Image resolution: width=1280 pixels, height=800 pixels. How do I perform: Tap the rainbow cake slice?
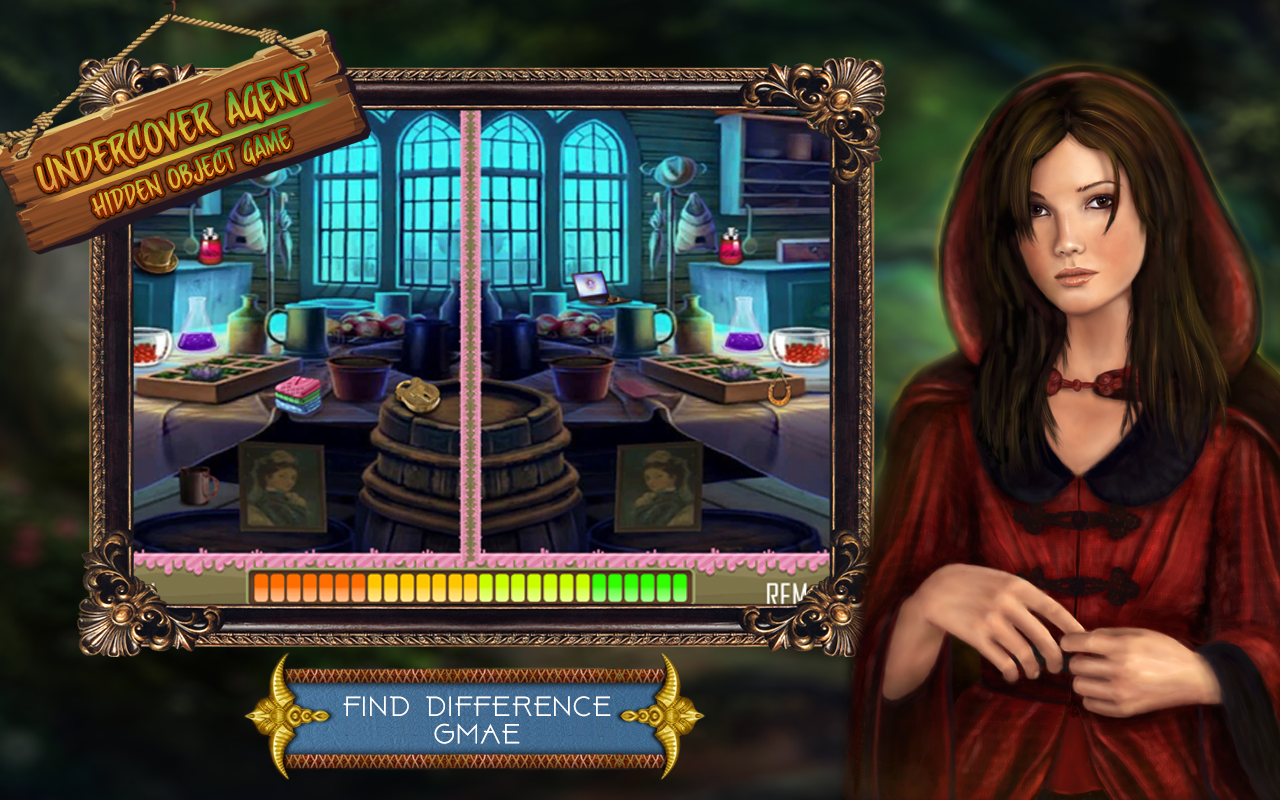297,395
